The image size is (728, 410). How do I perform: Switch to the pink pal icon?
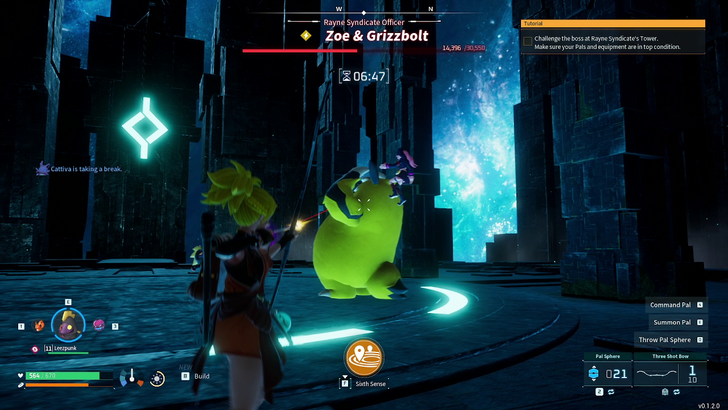pyautogui.click(x=98, y=325)
